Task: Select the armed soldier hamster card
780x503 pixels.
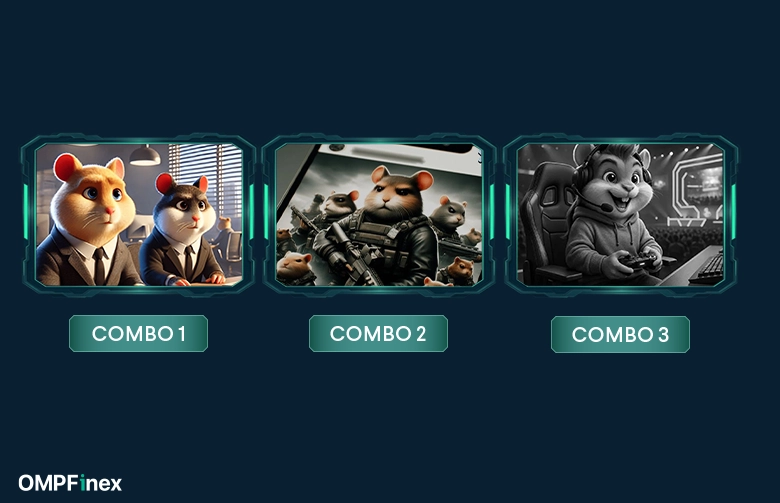Action: tap(379, 214)
